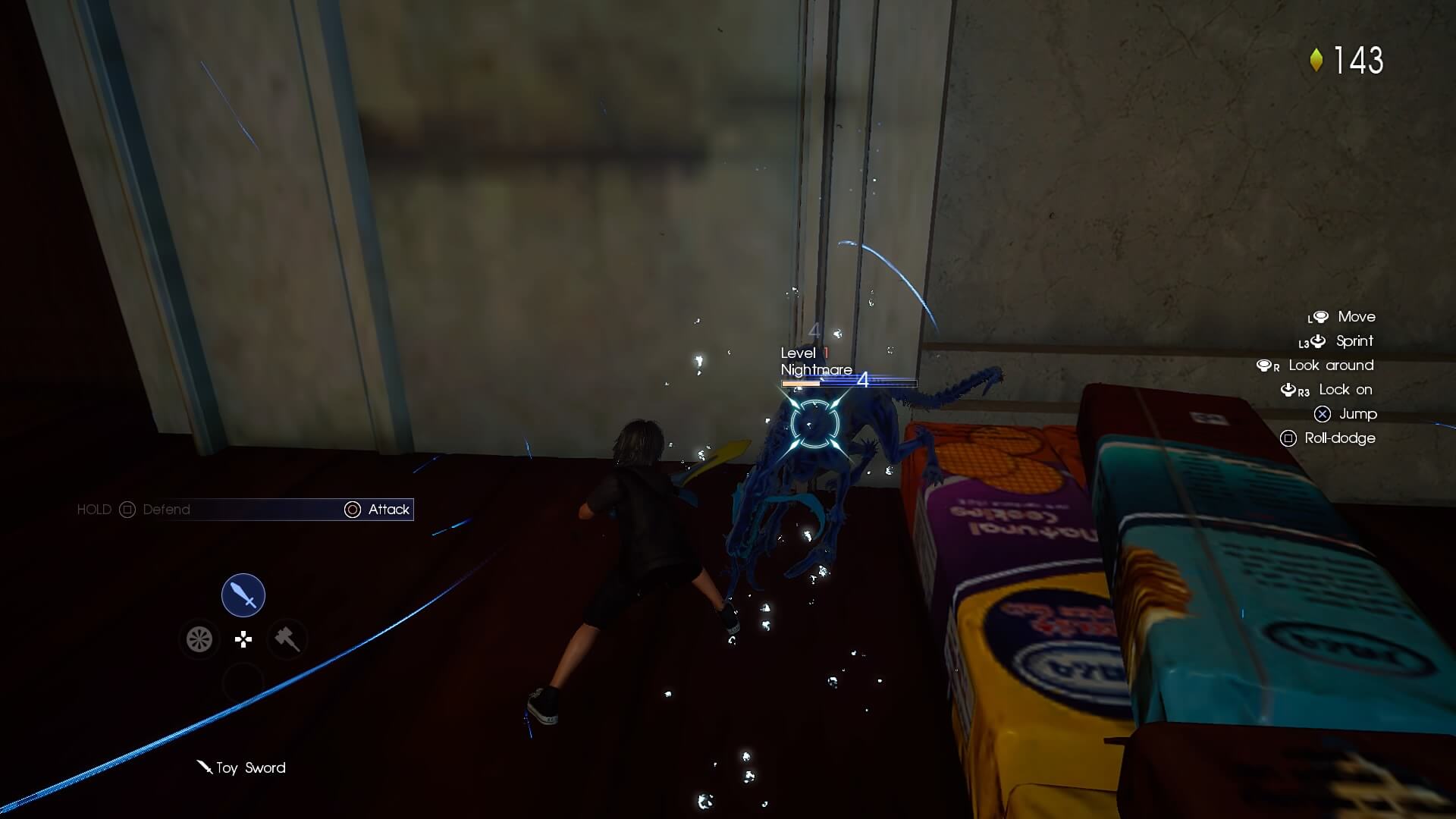Click the D-pad cross in the weapon wheel
Screen dimensions: 1456x819
[243, 639]
